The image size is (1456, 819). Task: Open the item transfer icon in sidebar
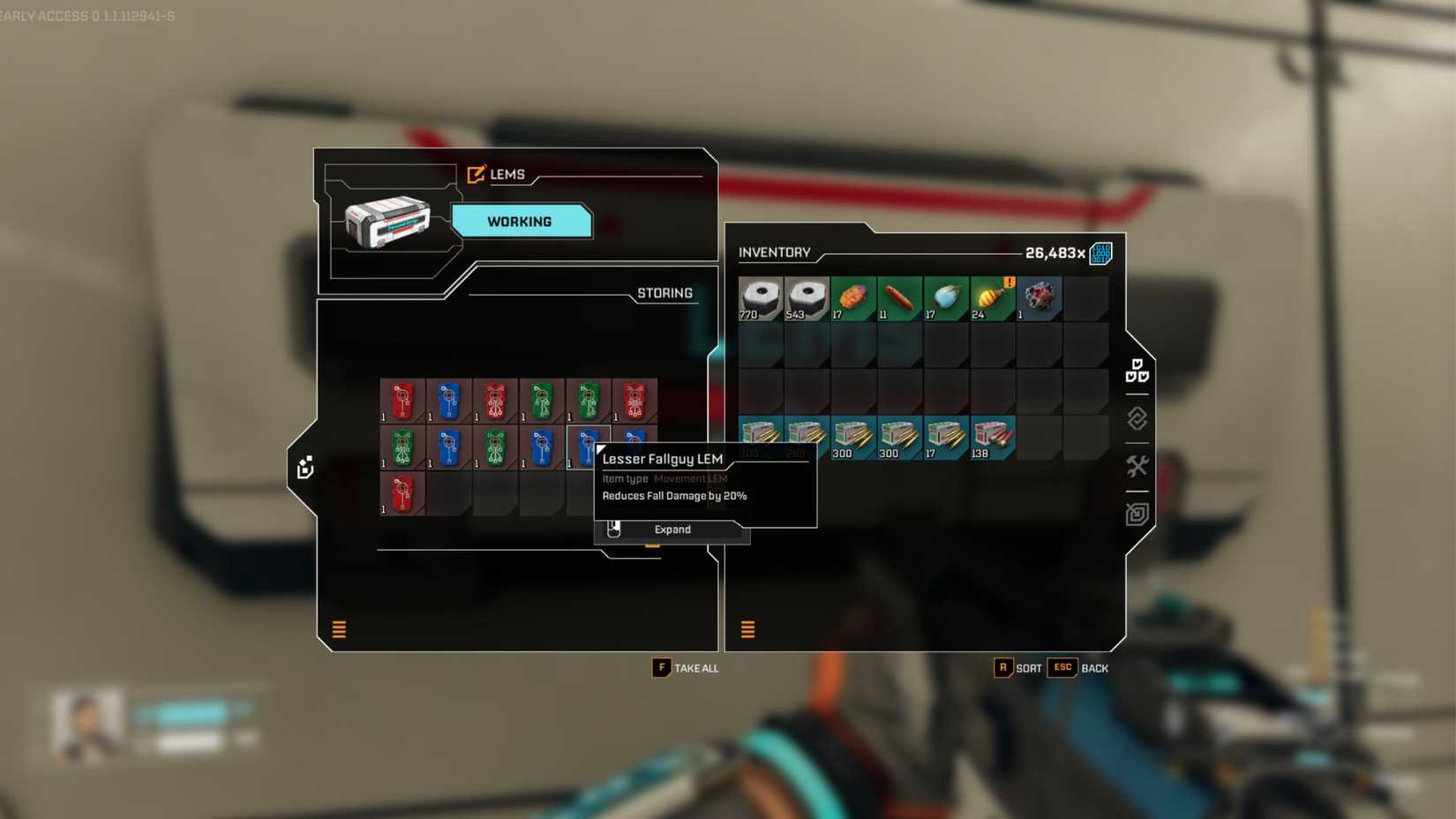[1137, 418]
